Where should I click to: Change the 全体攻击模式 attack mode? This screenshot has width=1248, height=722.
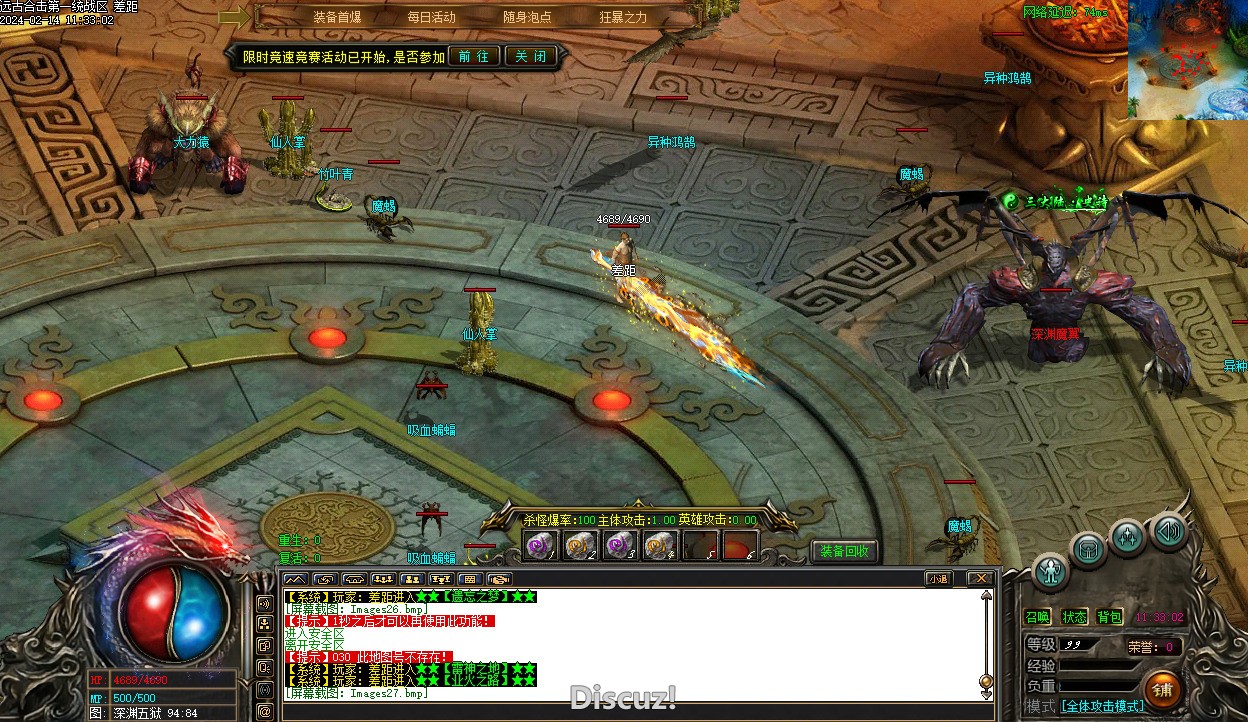(1102, 706)
